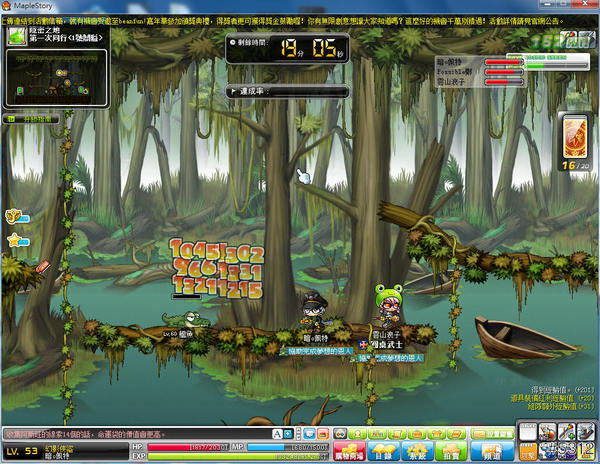Expand the 達成率 achievement rate panel
This screenshot has width=600, height=464.
click(x=234, y=91)
